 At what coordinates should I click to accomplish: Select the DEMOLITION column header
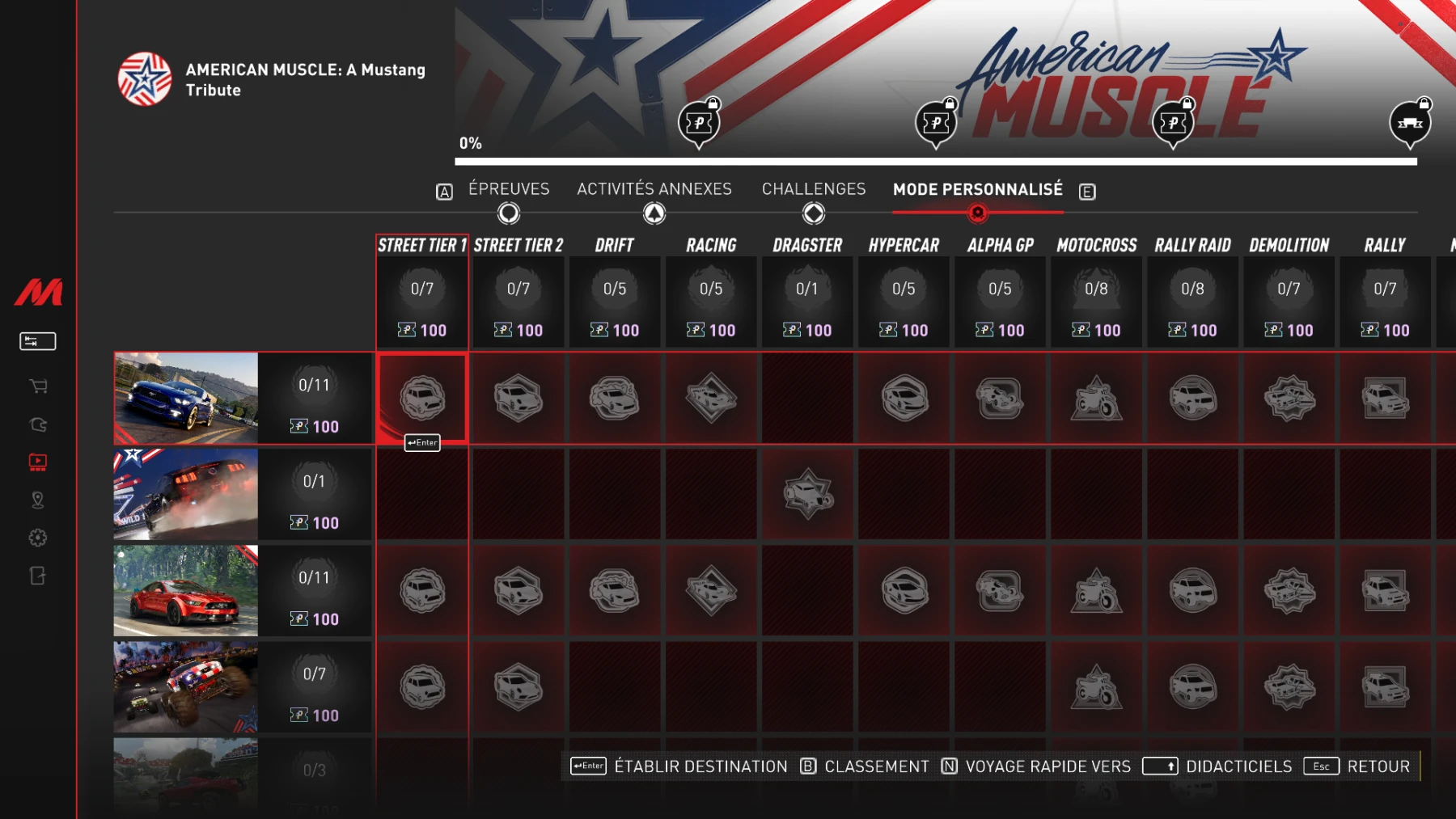[1289, 246]
